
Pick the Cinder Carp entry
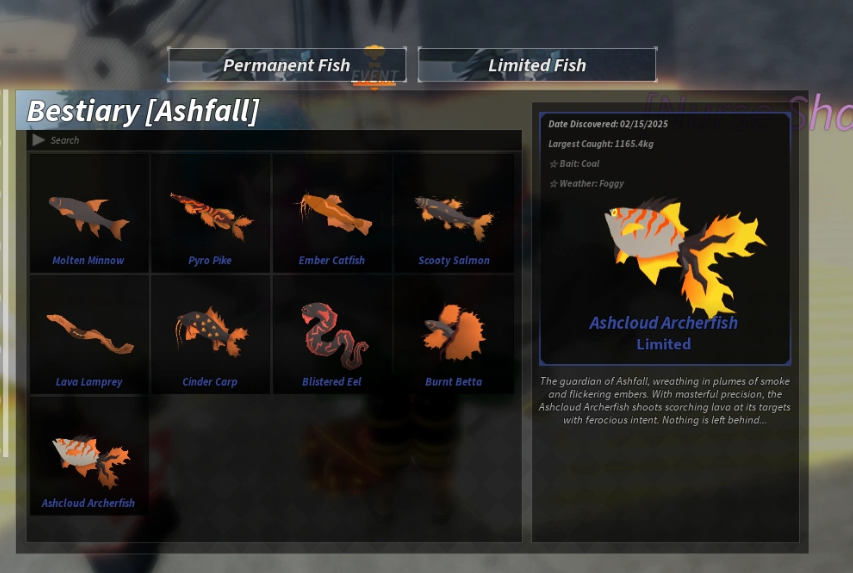coord(210,335)
